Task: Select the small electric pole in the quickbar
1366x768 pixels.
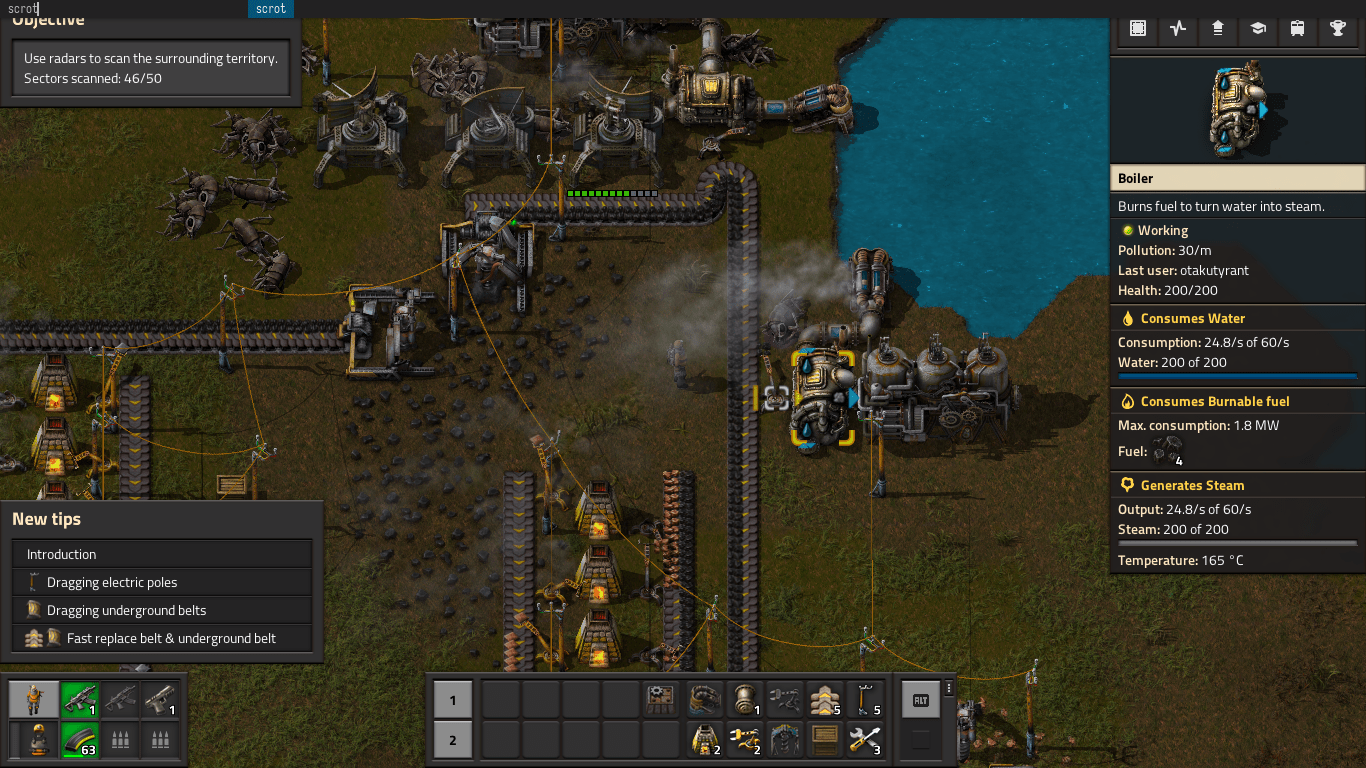Action: (x=865, y=699)
